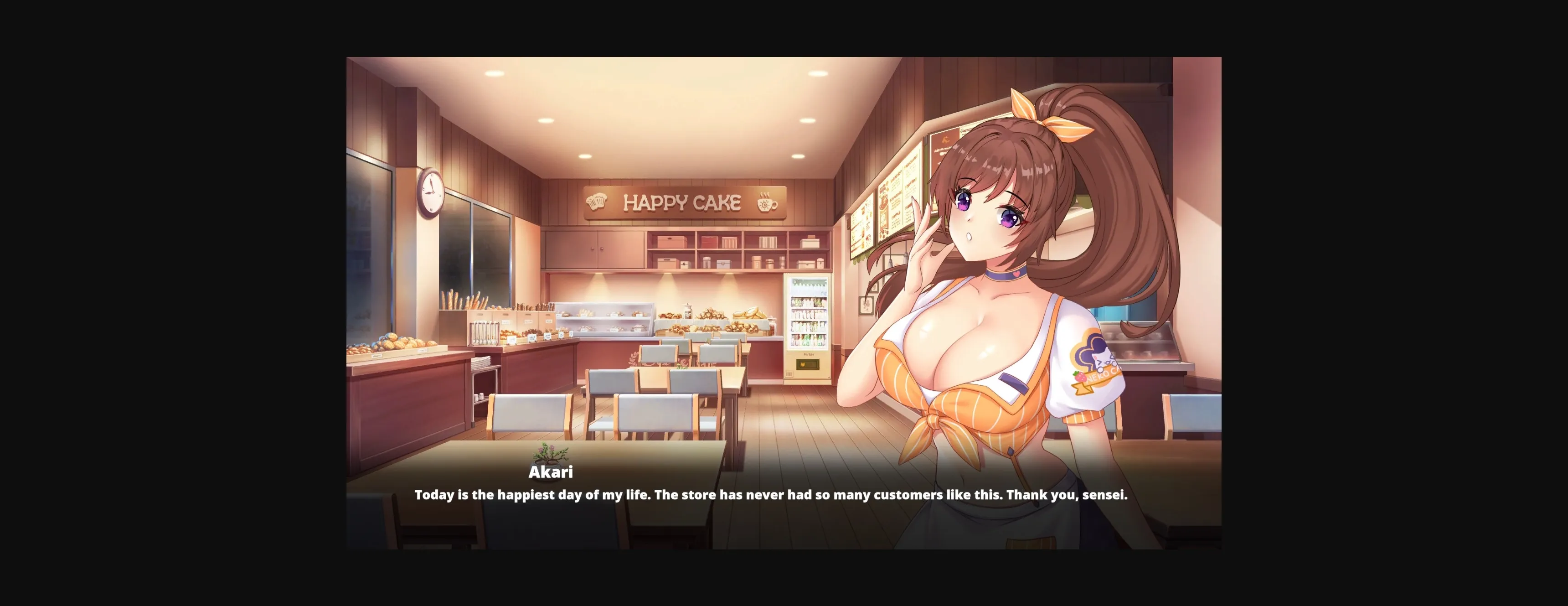This screenshot has width=1568, height=606.
Task: Click the orange paw logo on the vending machine
Action: [x=804, y=364]
